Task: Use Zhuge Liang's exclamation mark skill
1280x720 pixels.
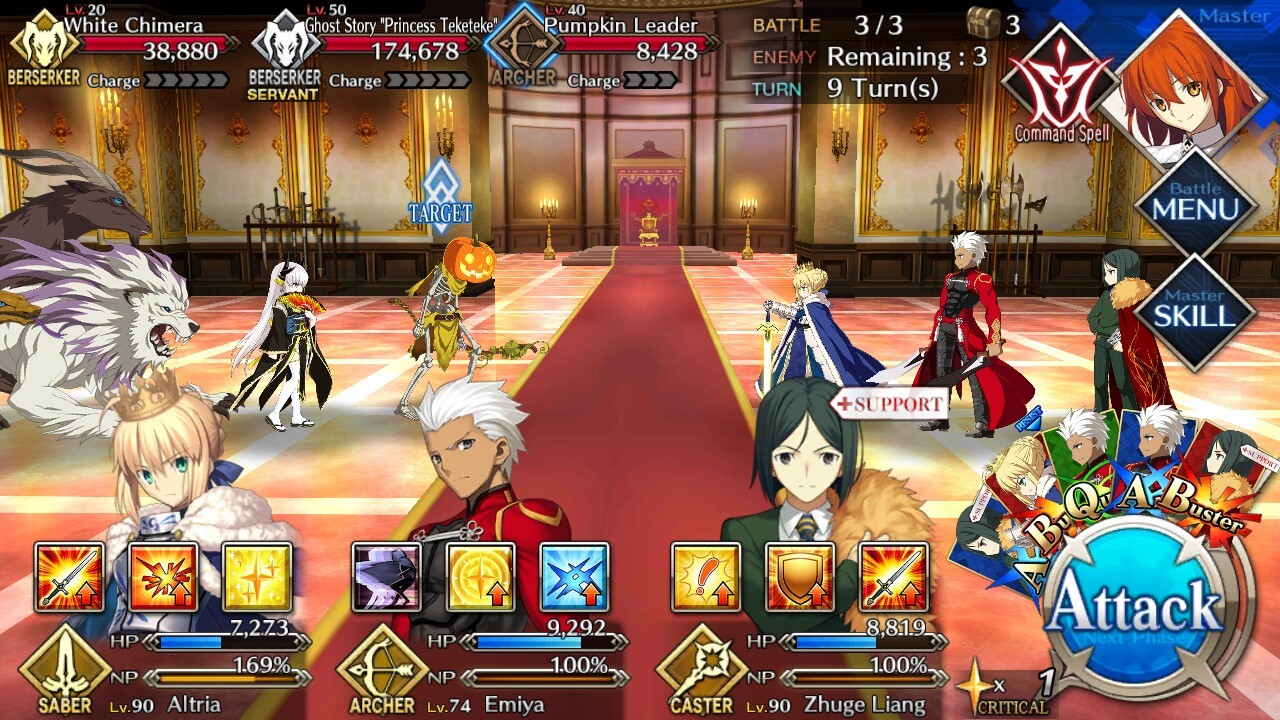Action: pos(705,577)
